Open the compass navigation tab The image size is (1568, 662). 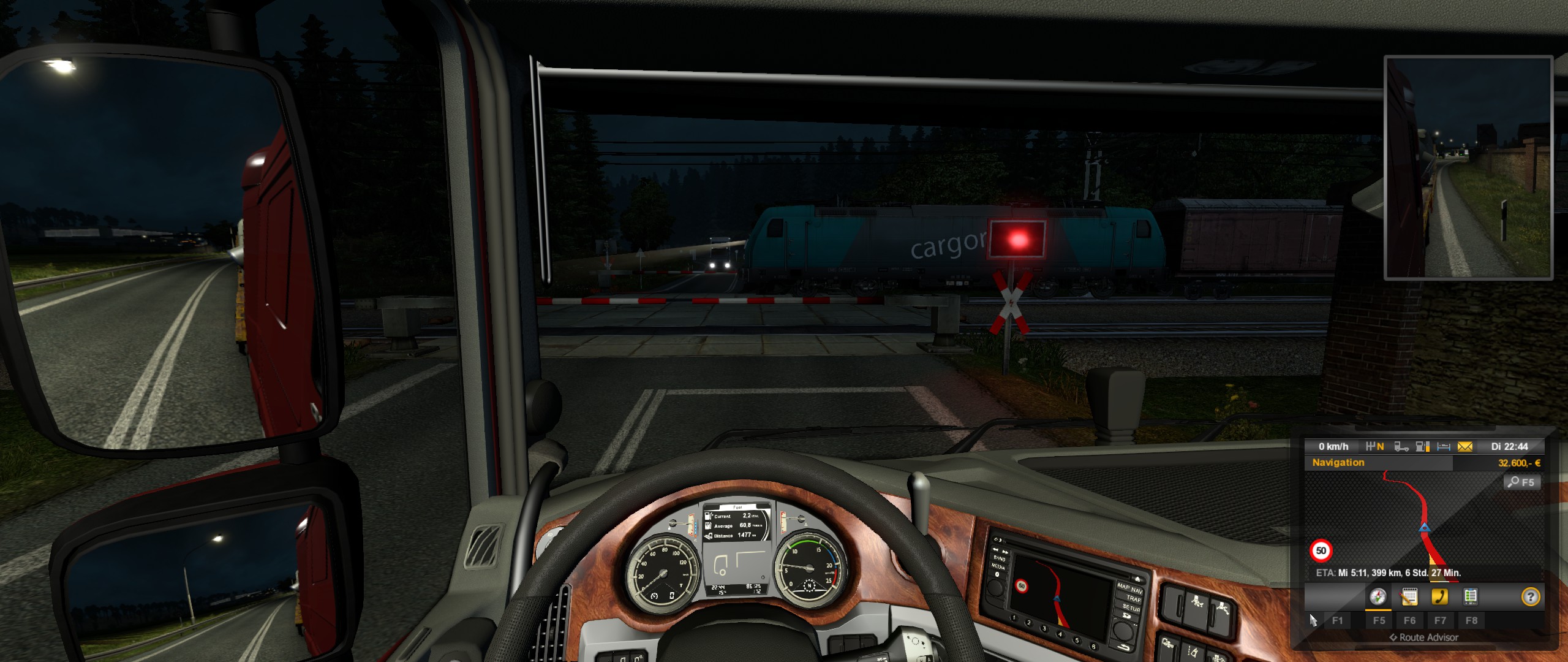[x=1378, y=596]
